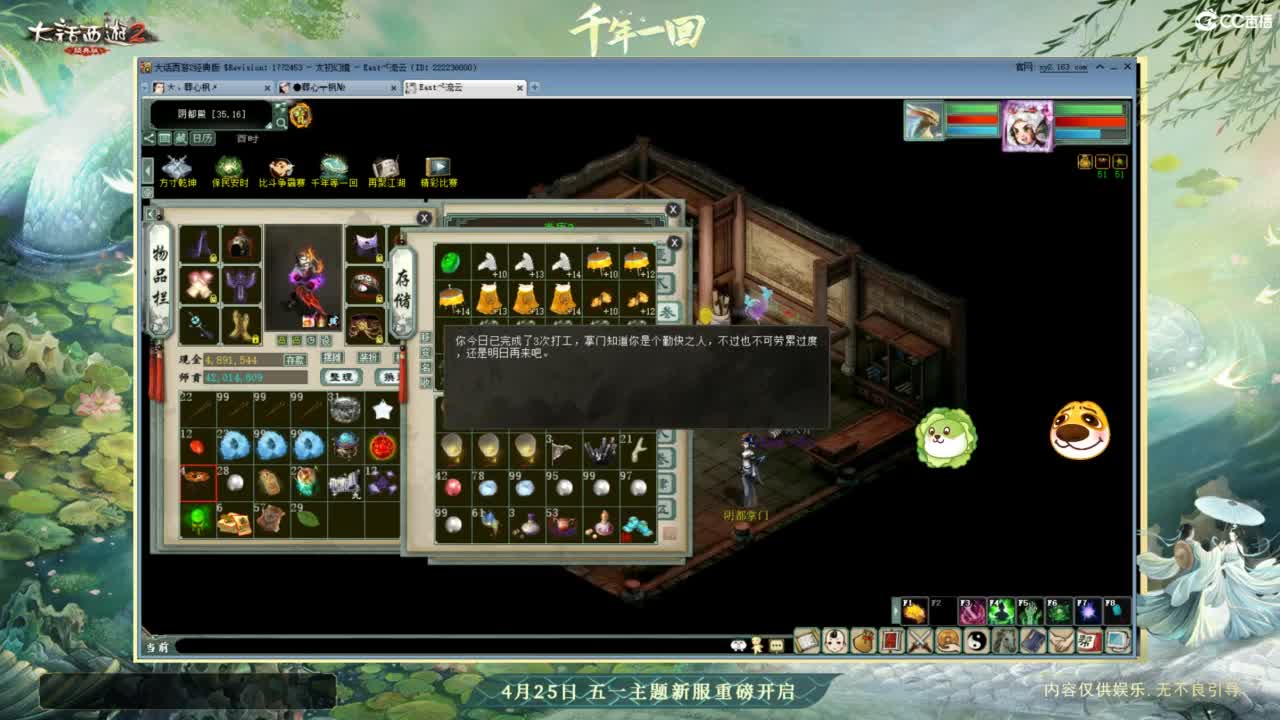Select the F1 skill in the hotkey bar
This screenshot has height=720, width=1280.
[x=913, y=611]
